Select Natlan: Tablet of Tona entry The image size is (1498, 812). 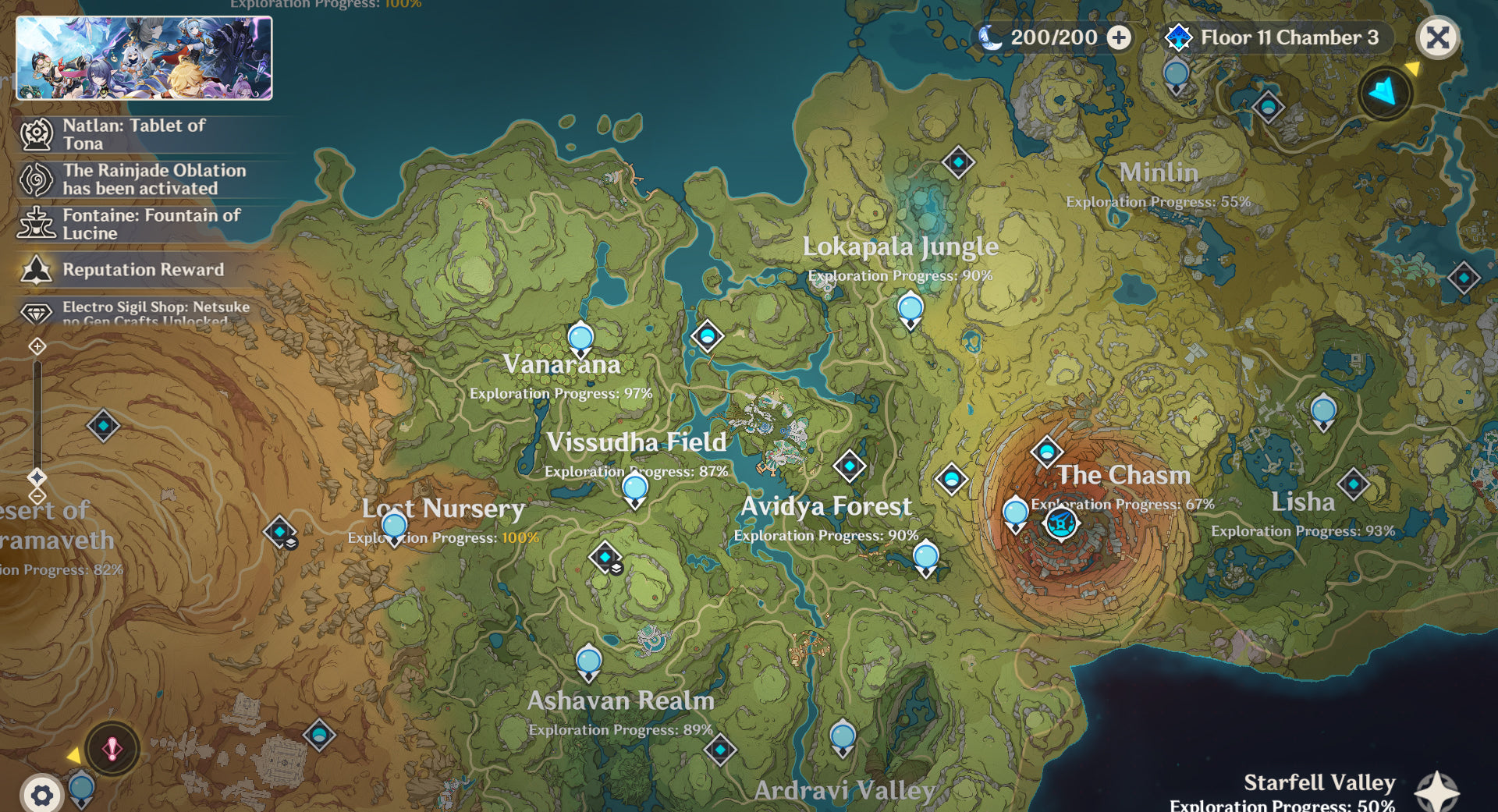coord(133,134)
